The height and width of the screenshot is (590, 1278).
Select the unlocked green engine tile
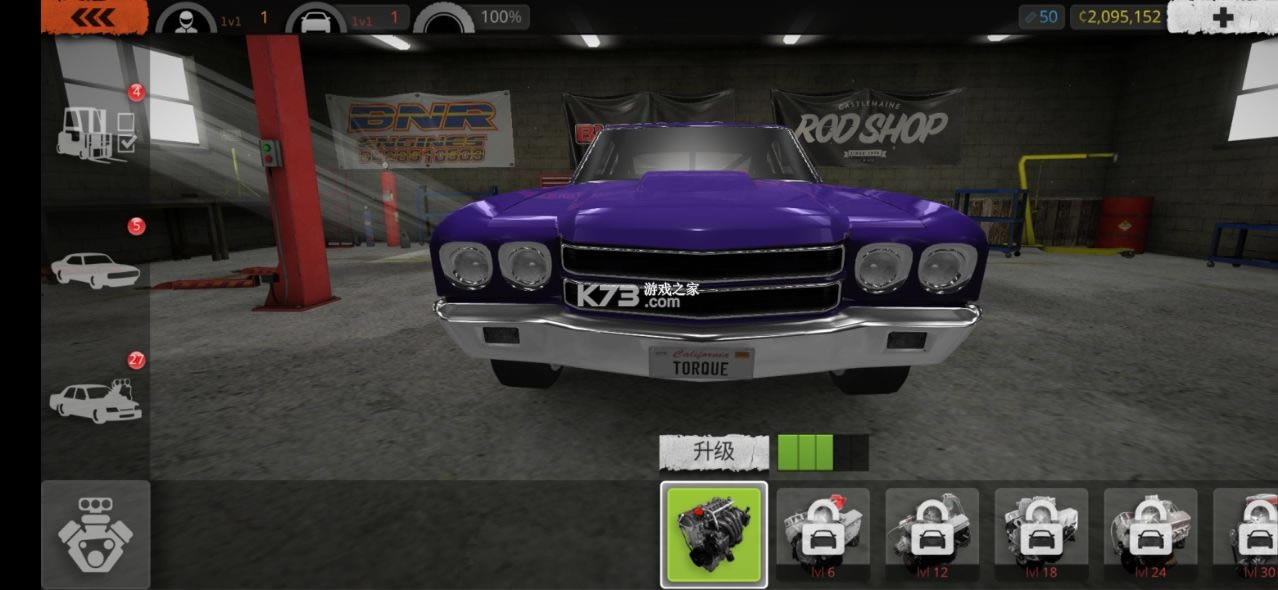714,534
